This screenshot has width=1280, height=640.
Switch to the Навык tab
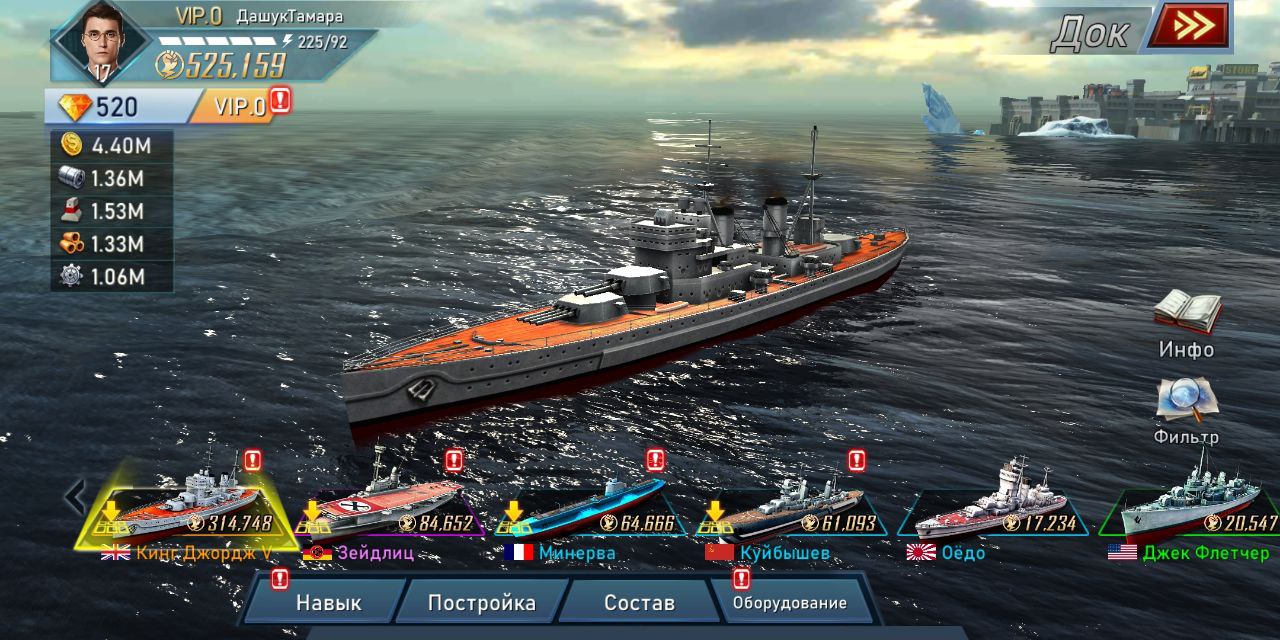(328, 603)
